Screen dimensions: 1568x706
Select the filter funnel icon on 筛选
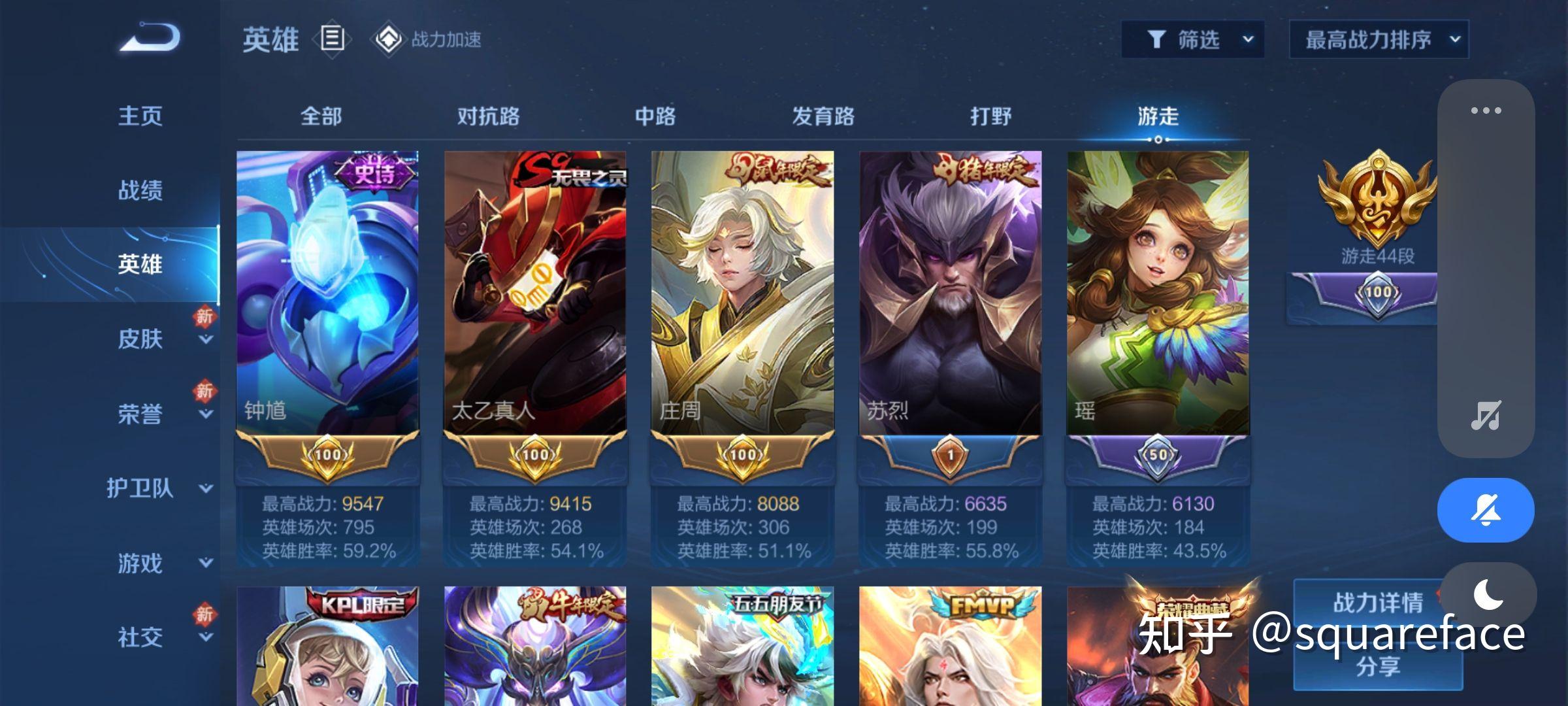tap(1159, 39)
